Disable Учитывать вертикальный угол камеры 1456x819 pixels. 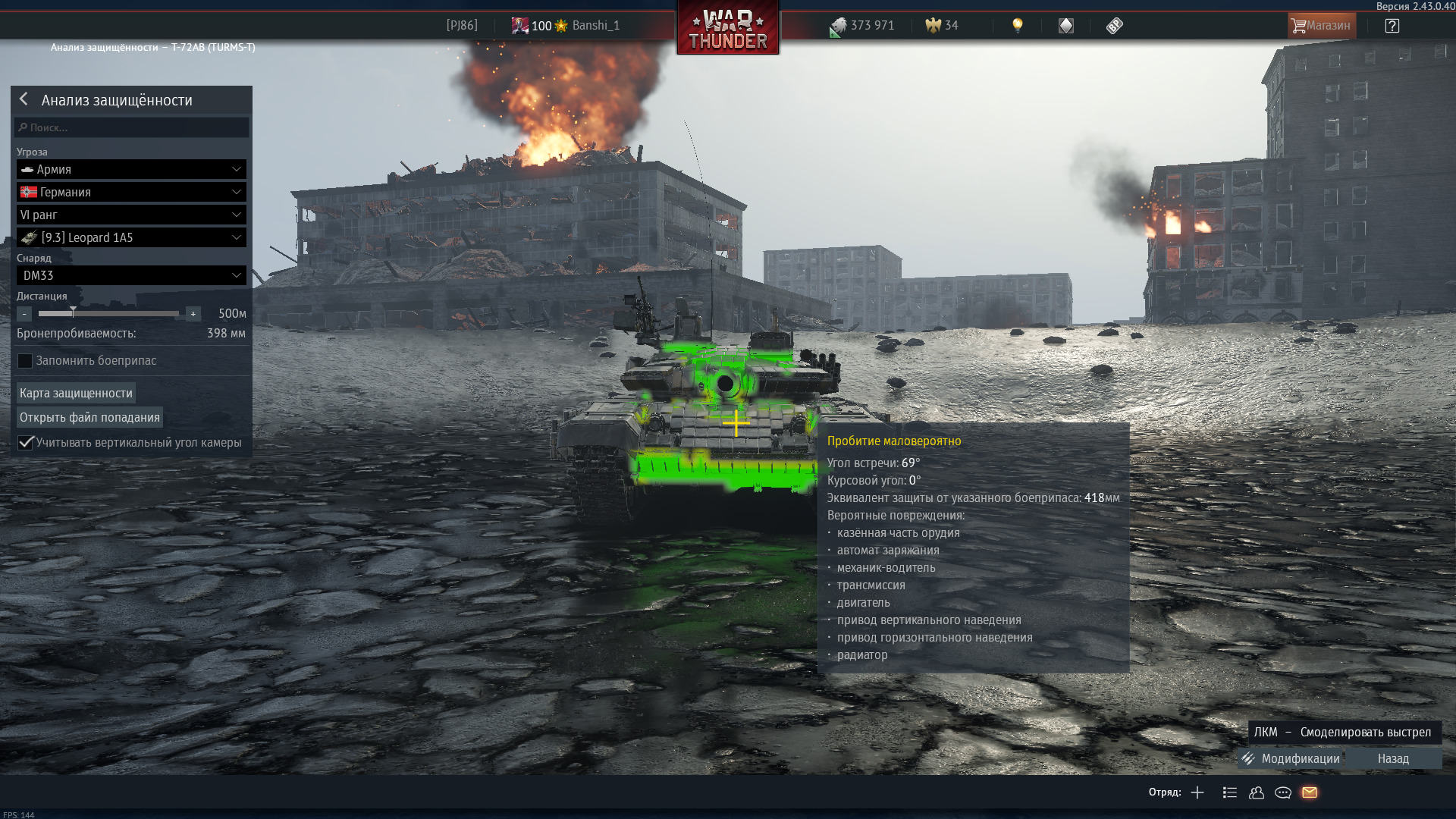click(25, 442)
